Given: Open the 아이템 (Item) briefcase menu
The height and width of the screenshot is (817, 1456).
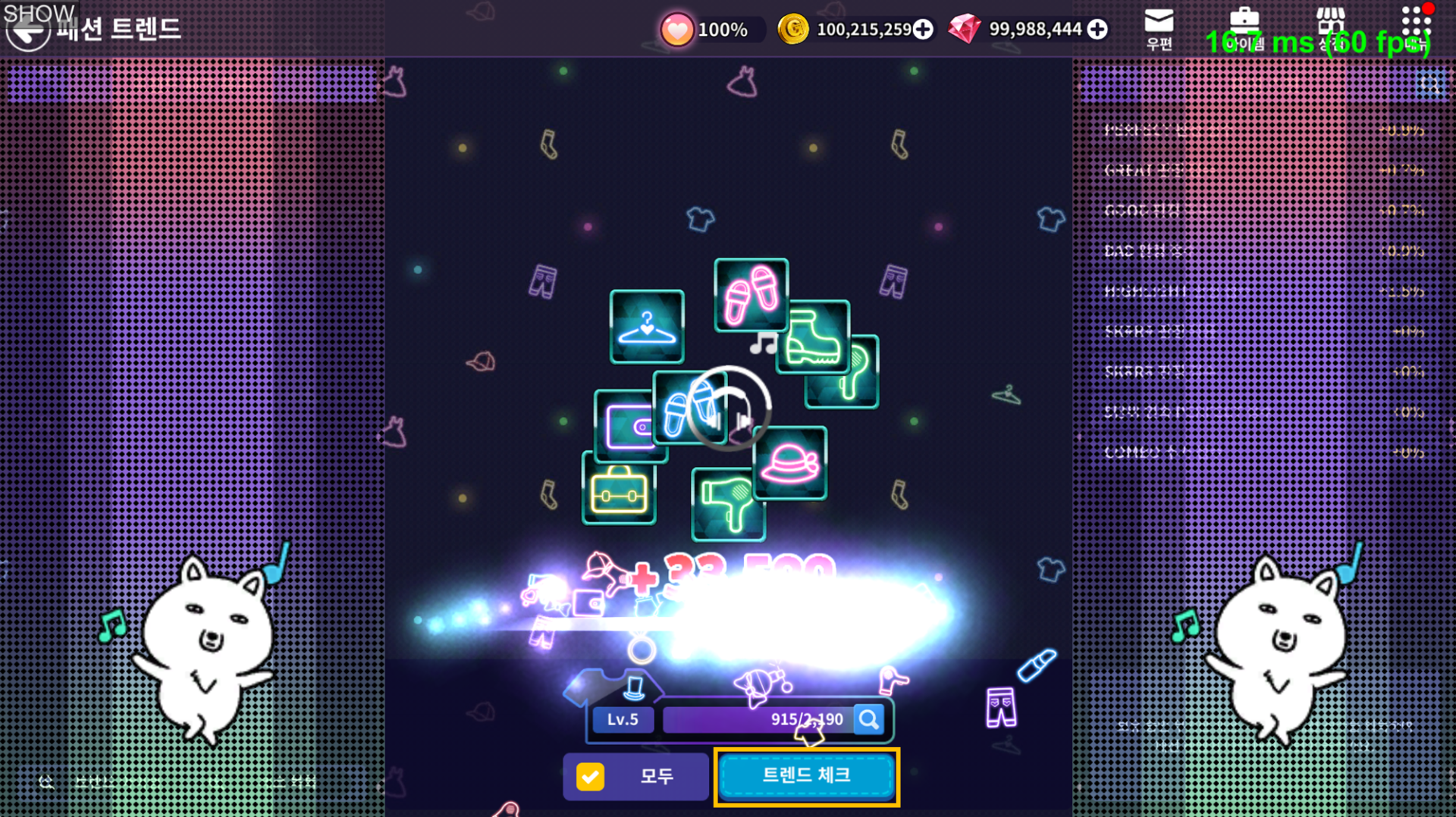Looking at the screenshot, I should pos(1244,29).
